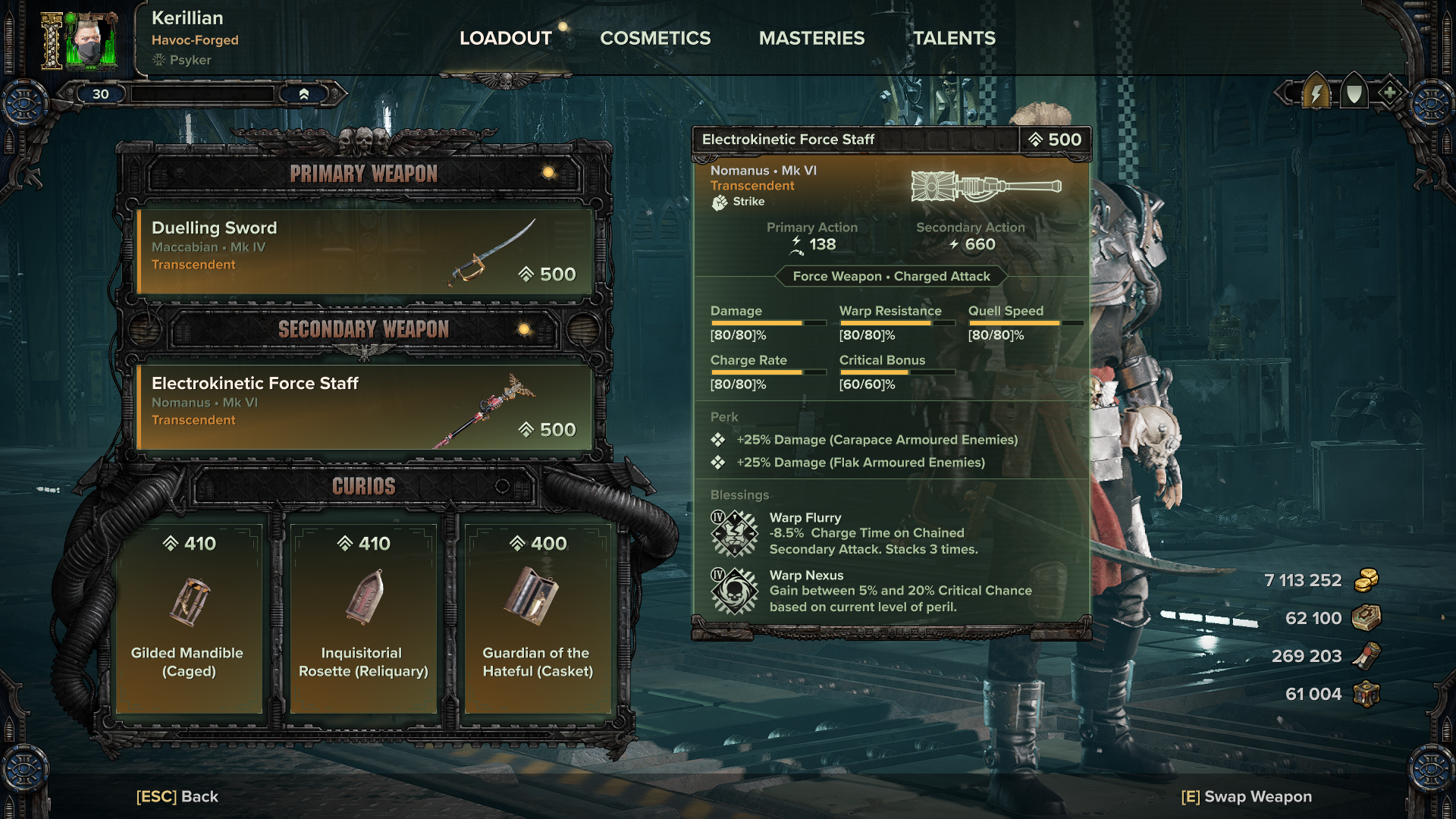Open the Cosmetics tab

pos(655,38)
